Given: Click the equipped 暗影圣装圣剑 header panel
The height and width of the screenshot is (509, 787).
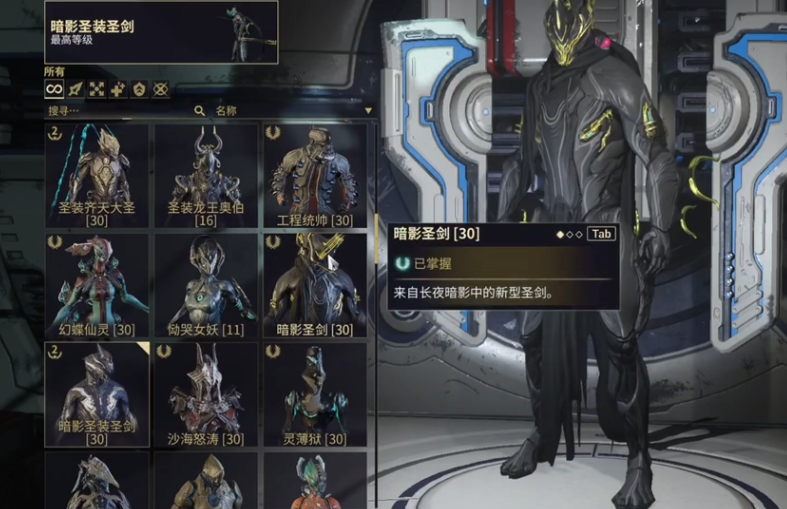Looking at the screenshot, I should tap(161, 32).
